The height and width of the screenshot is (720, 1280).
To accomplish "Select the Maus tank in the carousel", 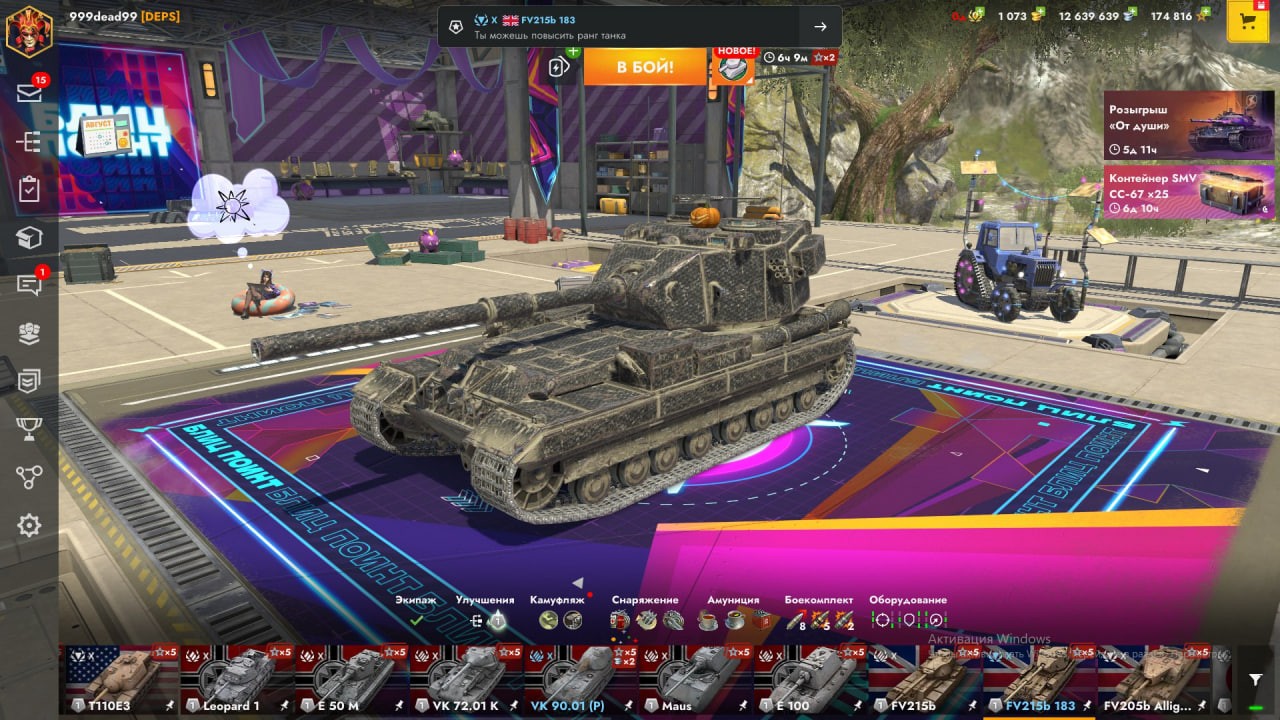I will point(695,679).
